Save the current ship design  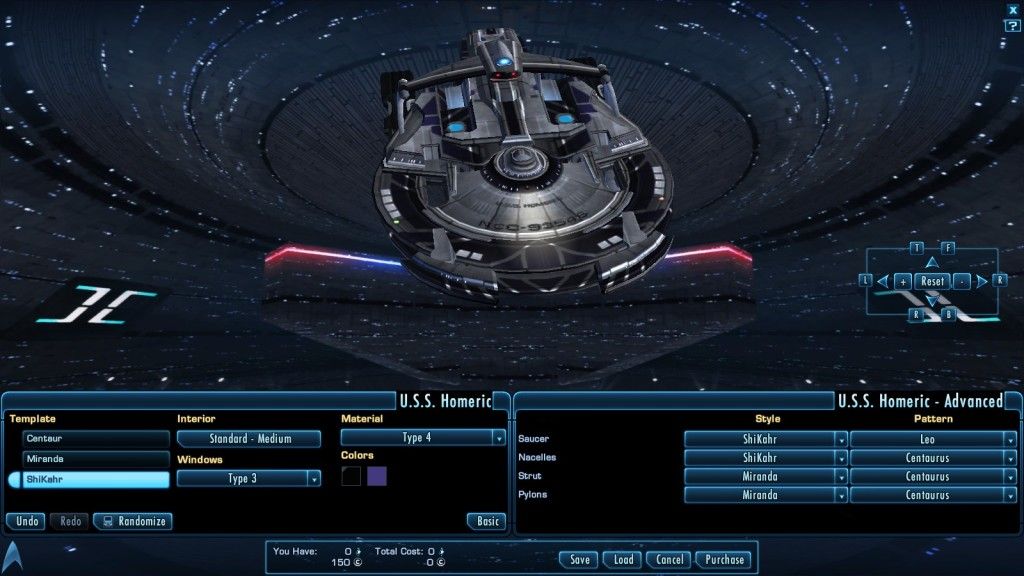[x=580, y=560]
